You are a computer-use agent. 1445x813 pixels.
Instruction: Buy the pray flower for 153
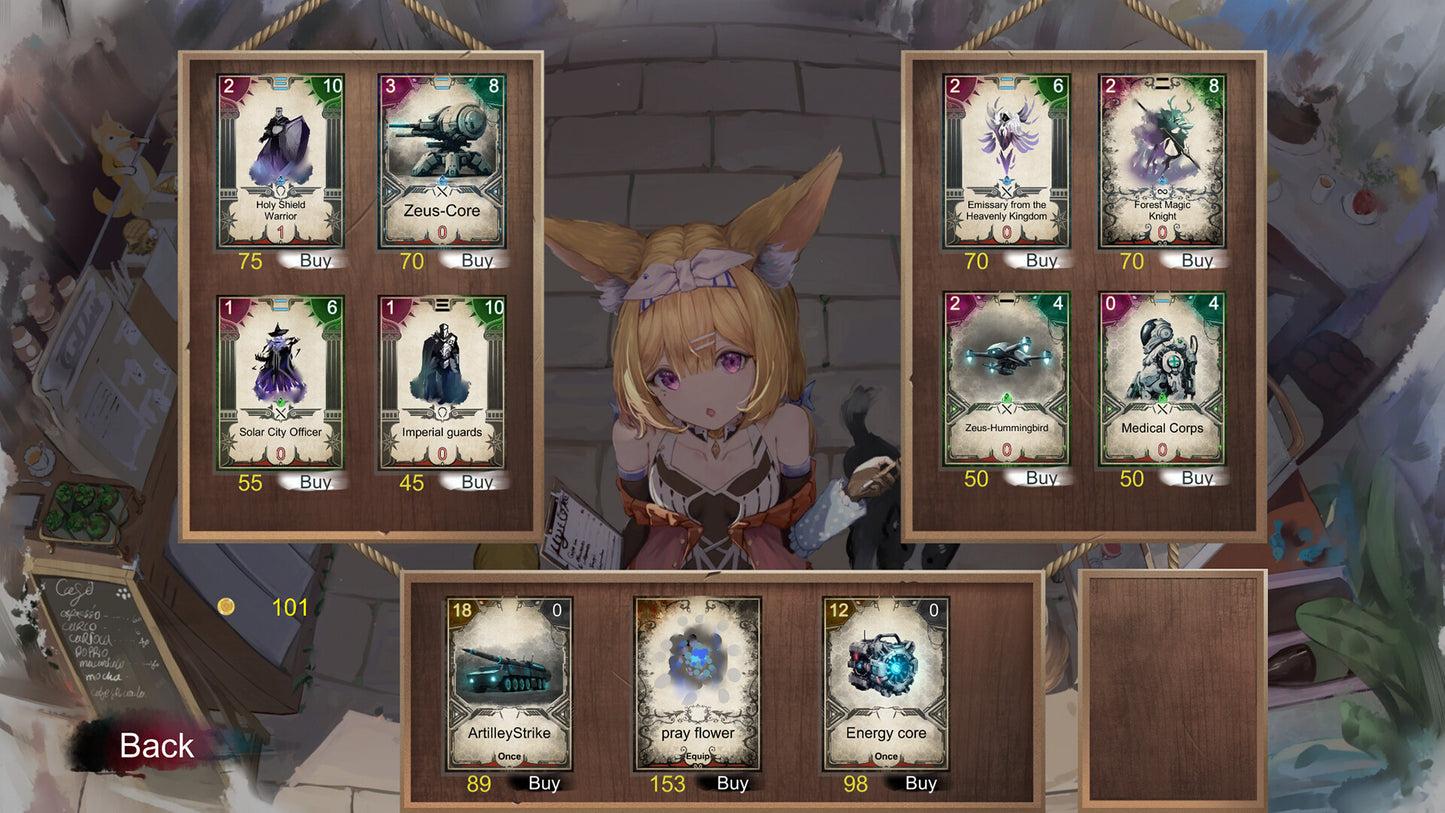732,784
